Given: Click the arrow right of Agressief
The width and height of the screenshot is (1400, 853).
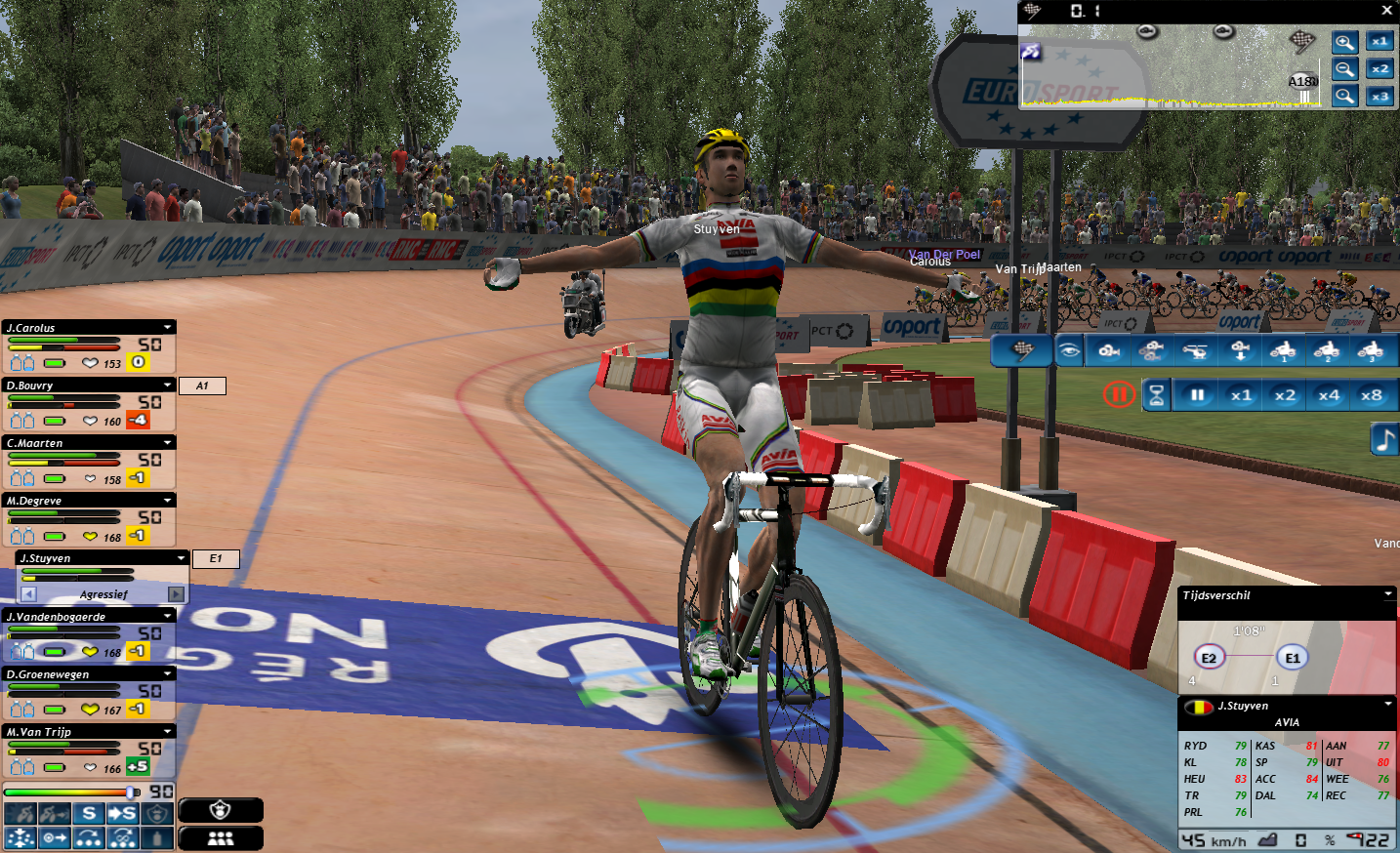Looking at the screenshot, I should click(176, 594).
